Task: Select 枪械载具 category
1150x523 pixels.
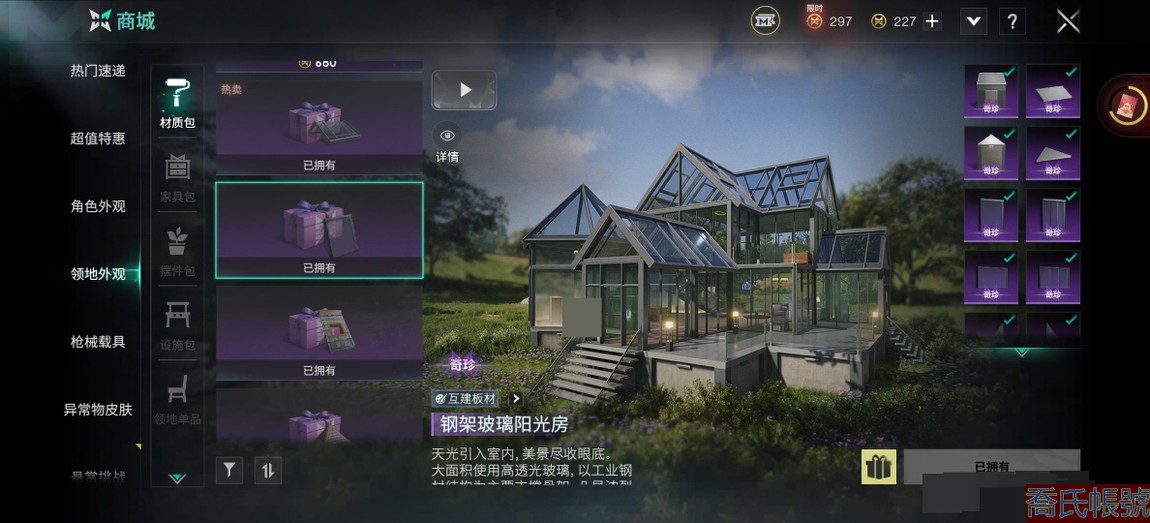Action: 98,342
